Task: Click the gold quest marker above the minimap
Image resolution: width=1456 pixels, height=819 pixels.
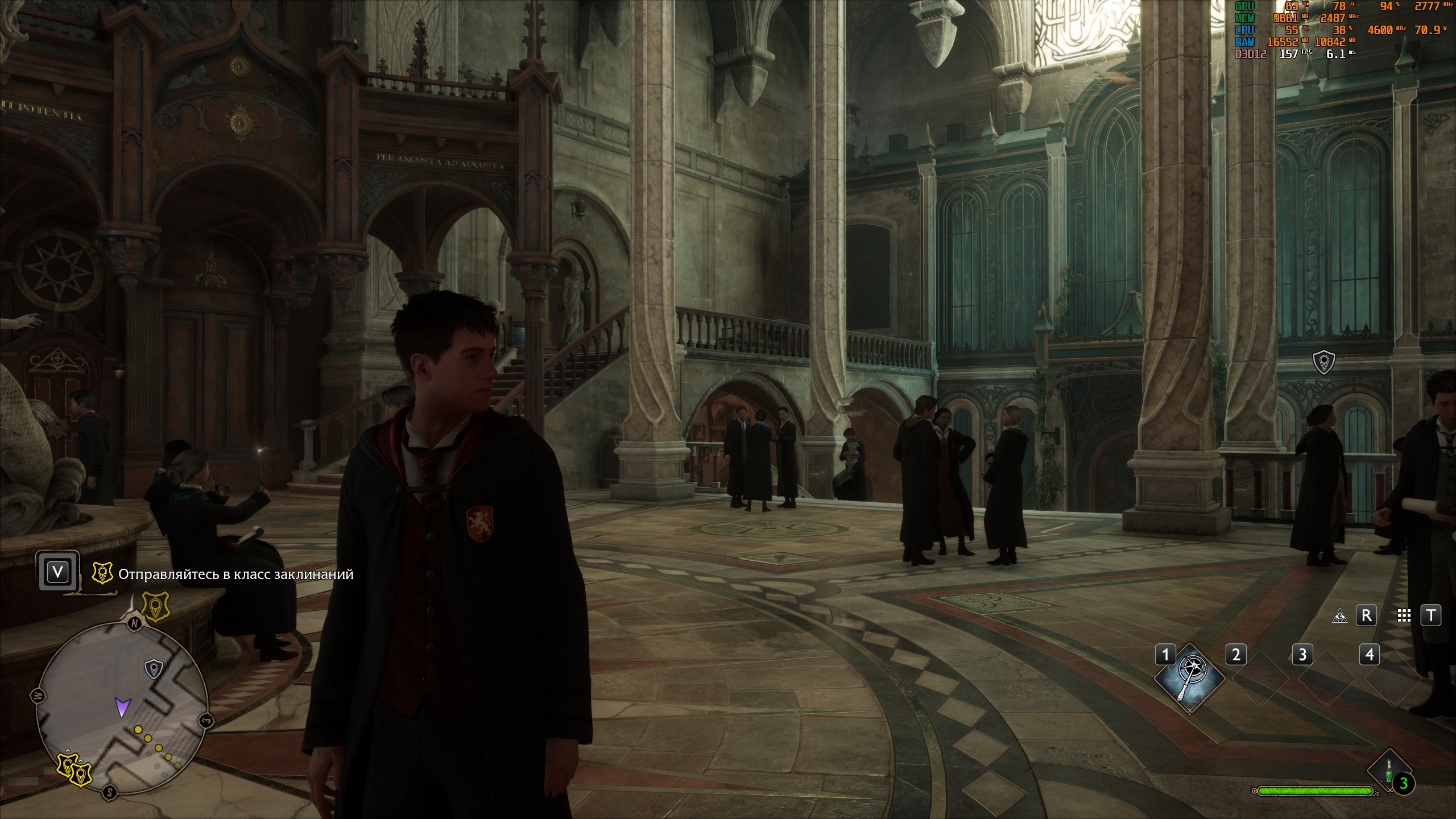Action: (155, 606)
